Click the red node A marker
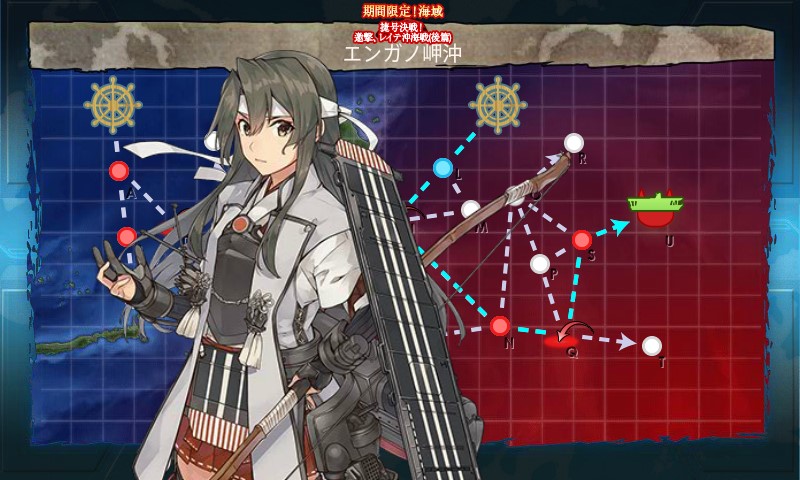 118,171
